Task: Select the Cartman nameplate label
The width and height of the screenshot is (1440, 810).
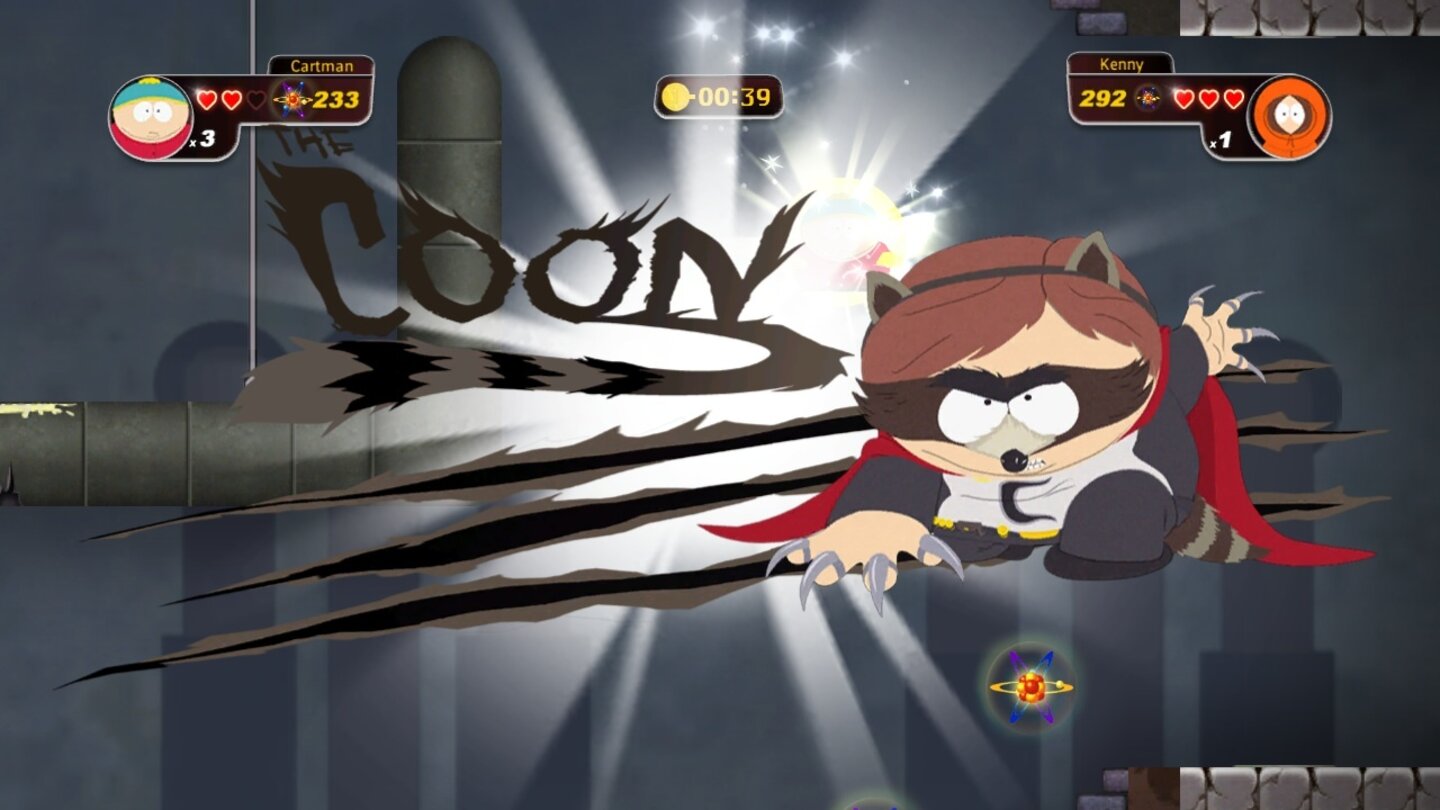Action: pyautogui.click(x=322, y=64)
